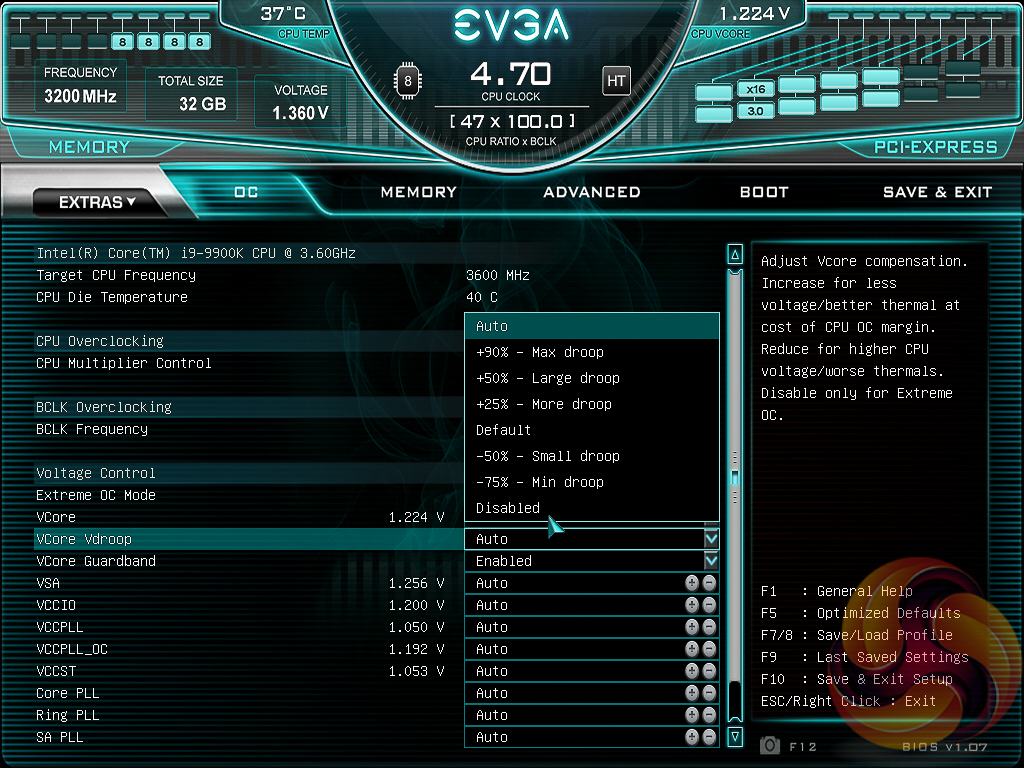Click the scroll down arrow of settings list
1024x768 pixels.
point(735,737)
